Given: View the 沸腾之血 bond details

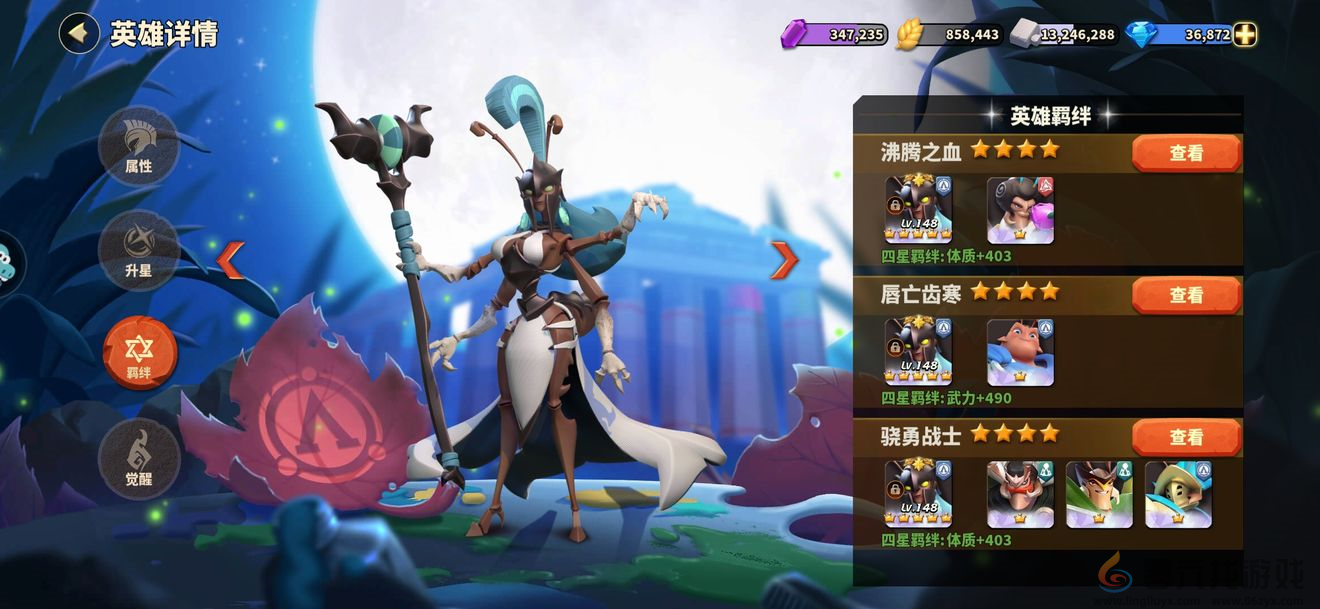Looking at the screenshot, I should pos(1186,154).
